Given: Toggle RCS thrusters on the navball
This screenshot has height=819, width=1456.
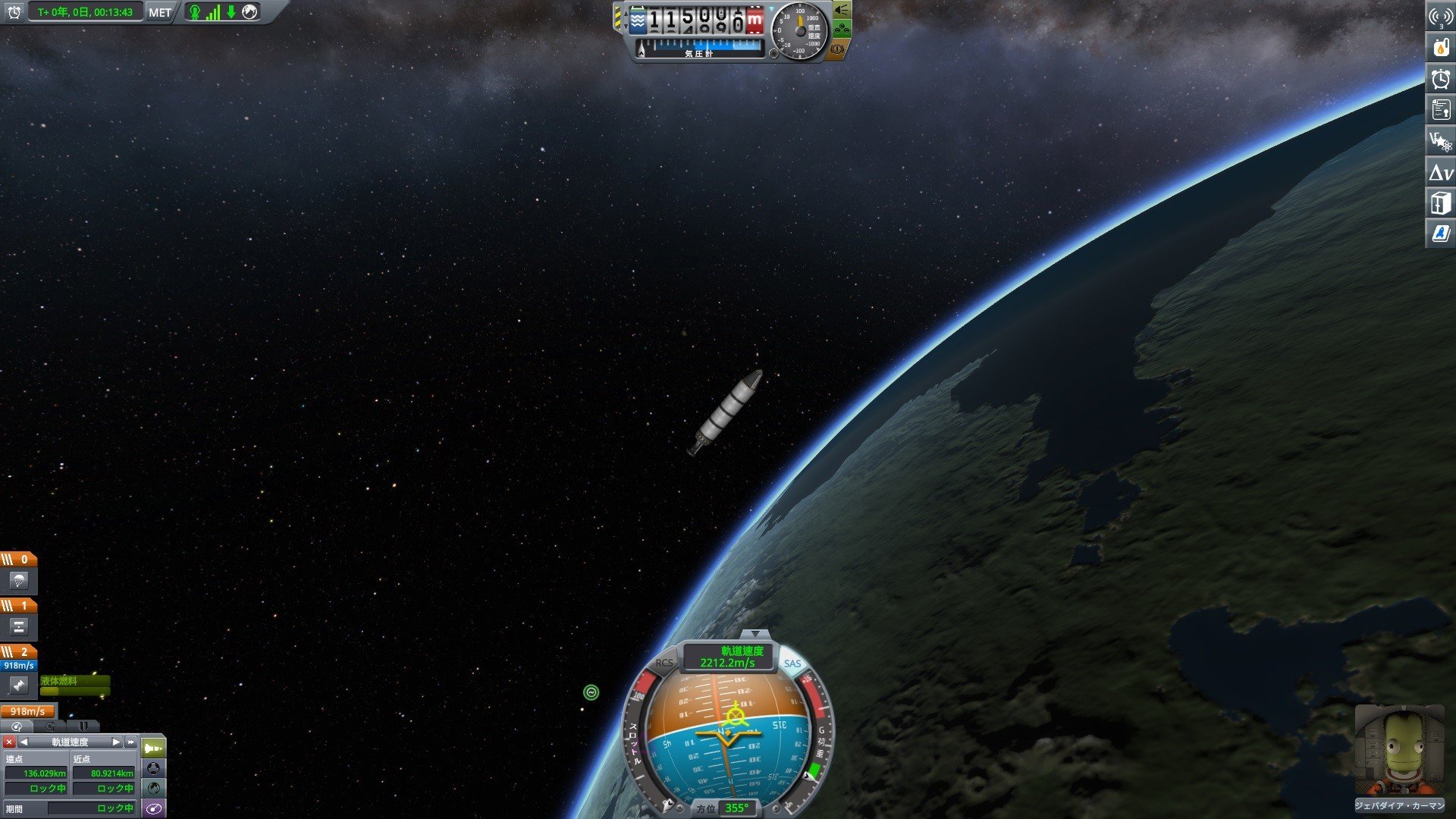Looking at the screenshot, I should pos(664,663).
